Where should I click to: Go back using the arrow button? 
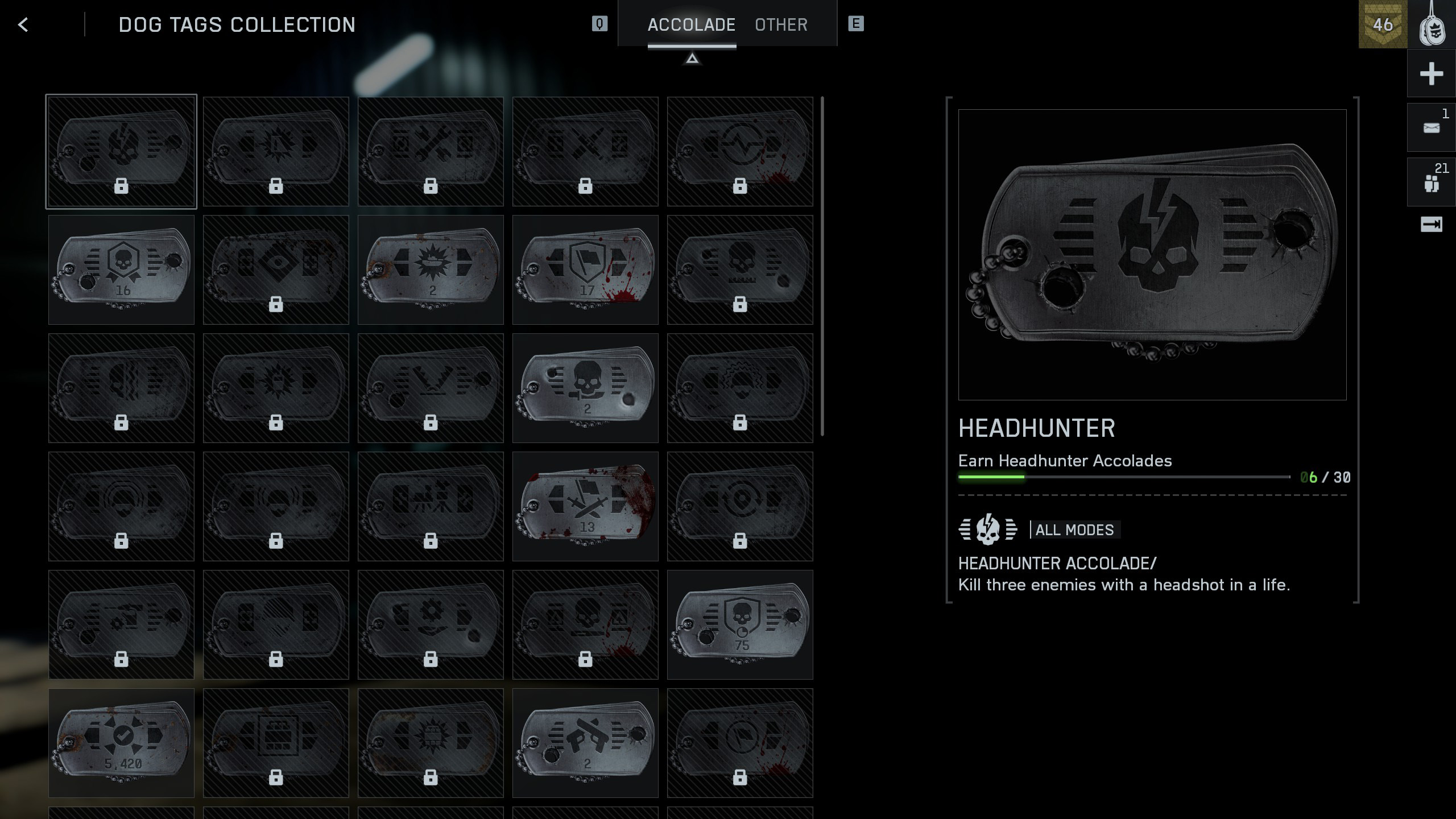pos(23,24)
